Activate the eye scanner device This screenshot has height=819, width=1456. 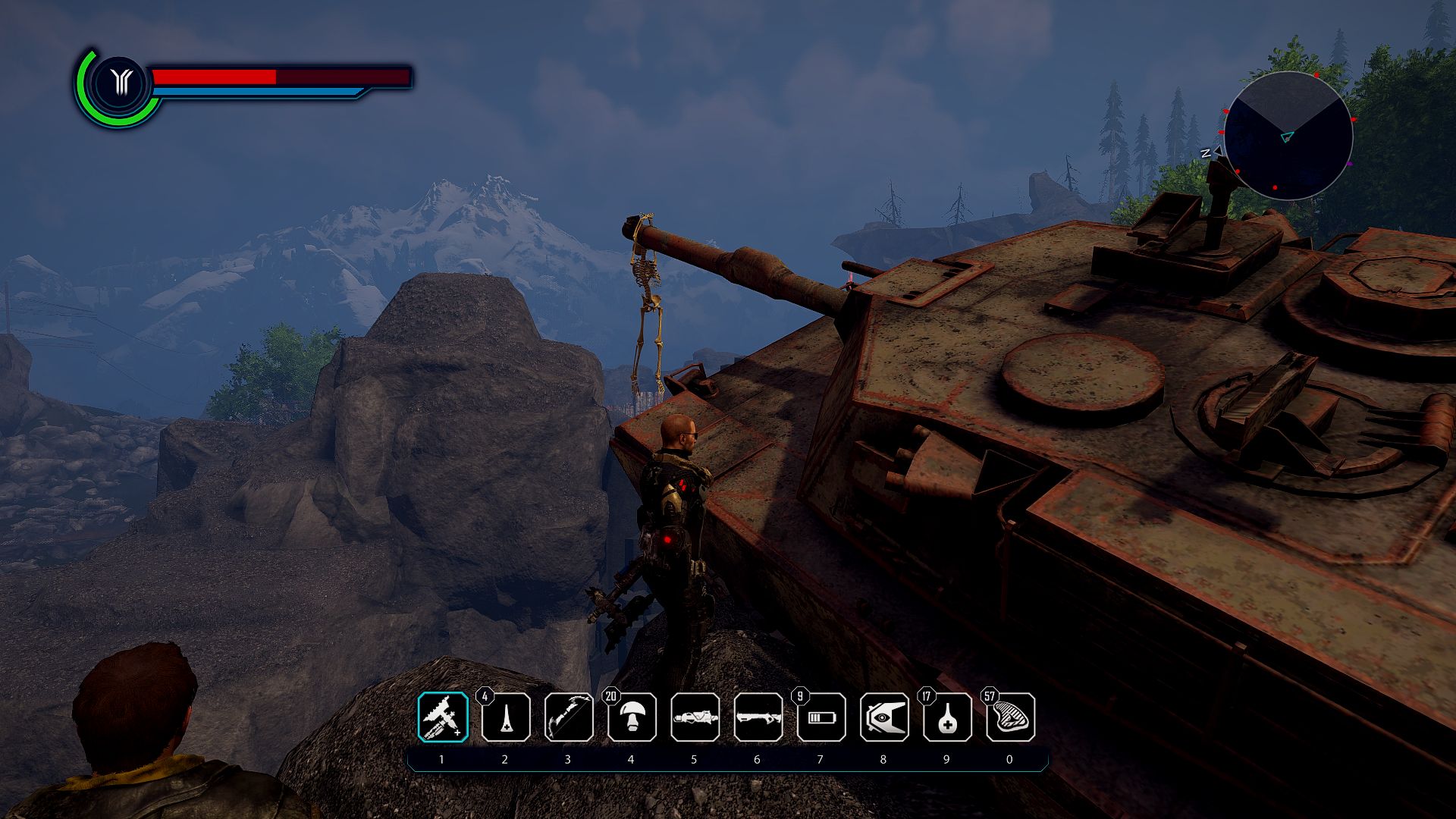click(x=884, y=717)
